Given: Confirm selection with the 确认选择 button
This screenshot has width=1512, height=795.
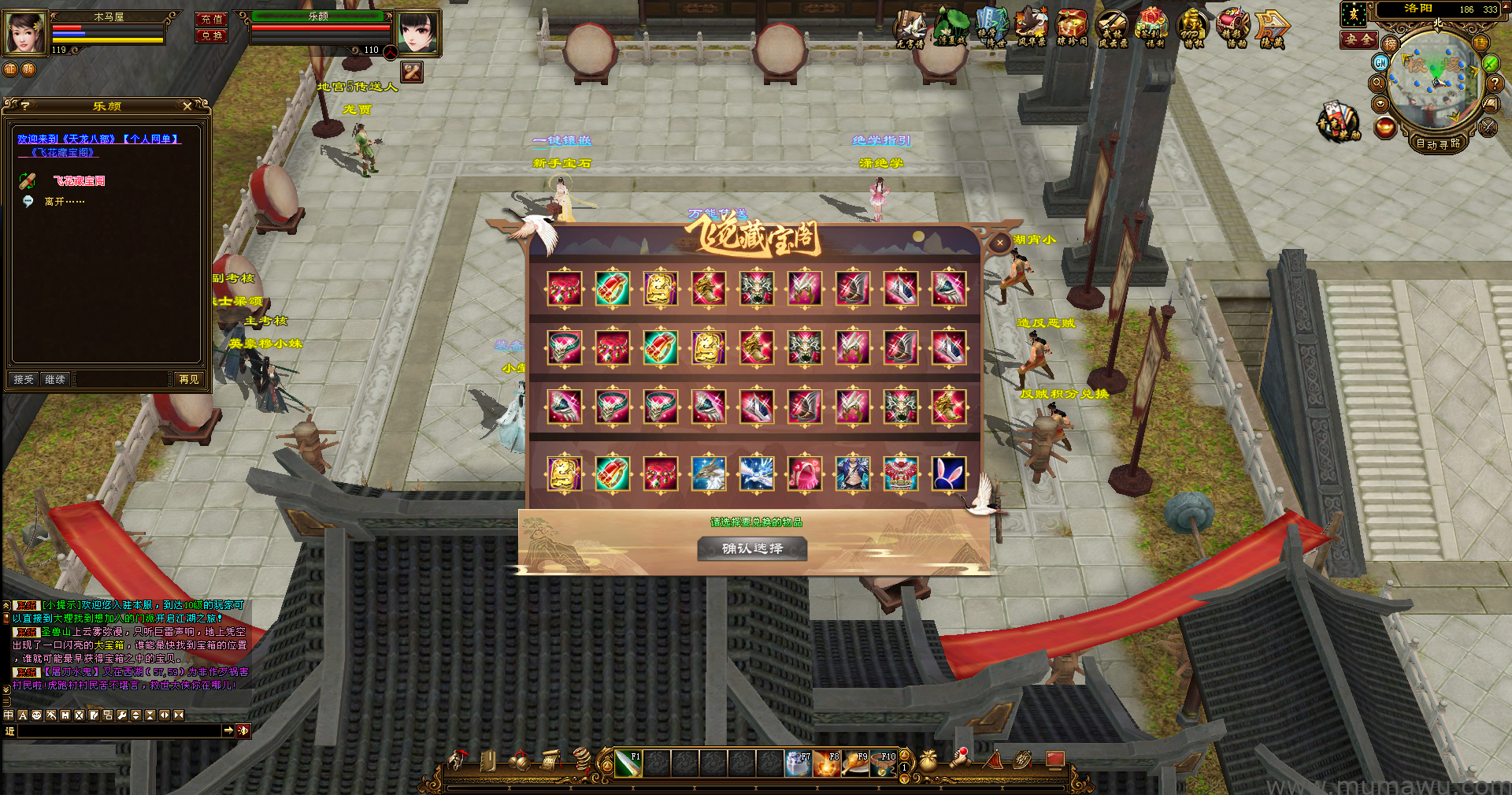Looking at the screenshot, I should click(x=752, y=548).
